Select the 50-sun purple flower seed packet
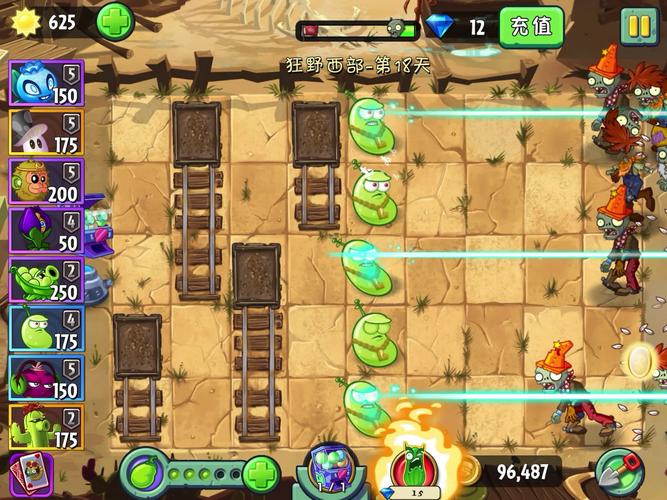The image size is (667, 500). pyautogui.click(x=46, y=230)
